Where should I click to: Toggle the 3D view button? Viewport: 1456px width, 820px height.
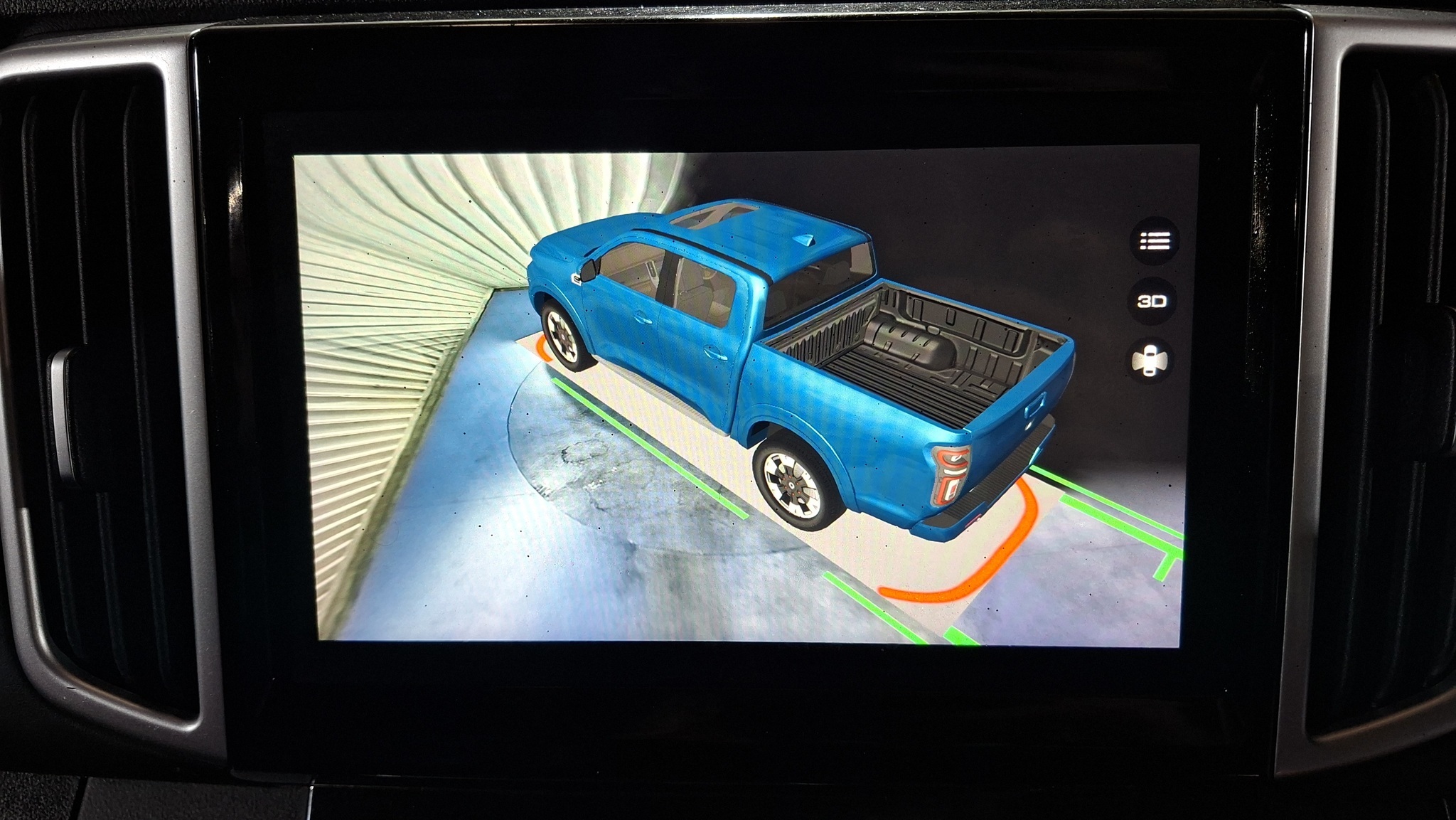pyautogui.click(x=1152, y=302)
